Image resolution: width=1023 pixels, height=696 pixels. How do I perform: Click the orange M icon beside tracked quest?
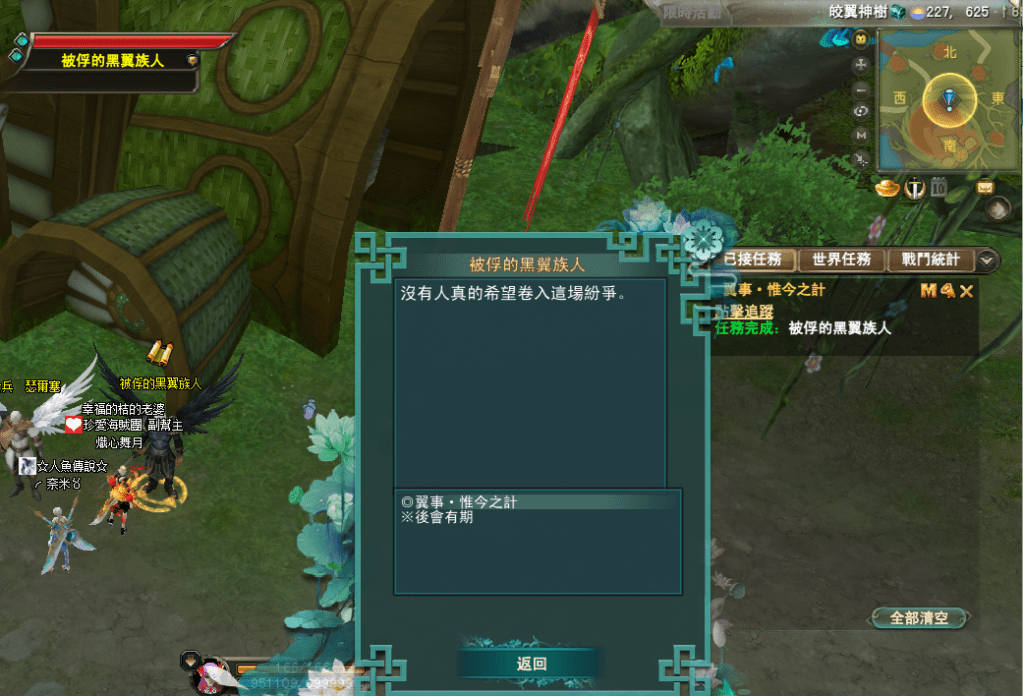928,291
